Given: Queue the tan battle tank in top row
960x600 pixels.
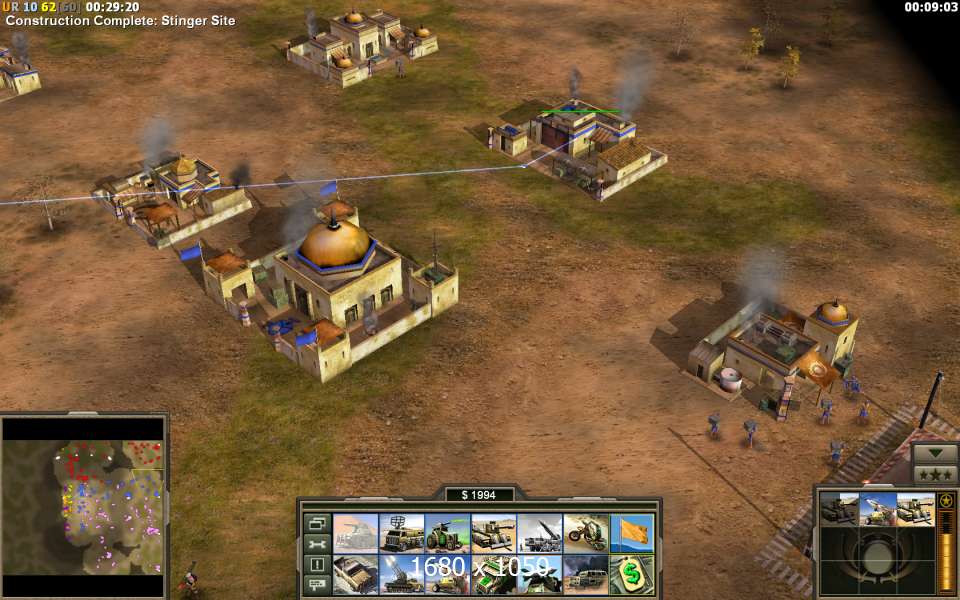Looking at the screenshot, I should [x=494, y=534].
